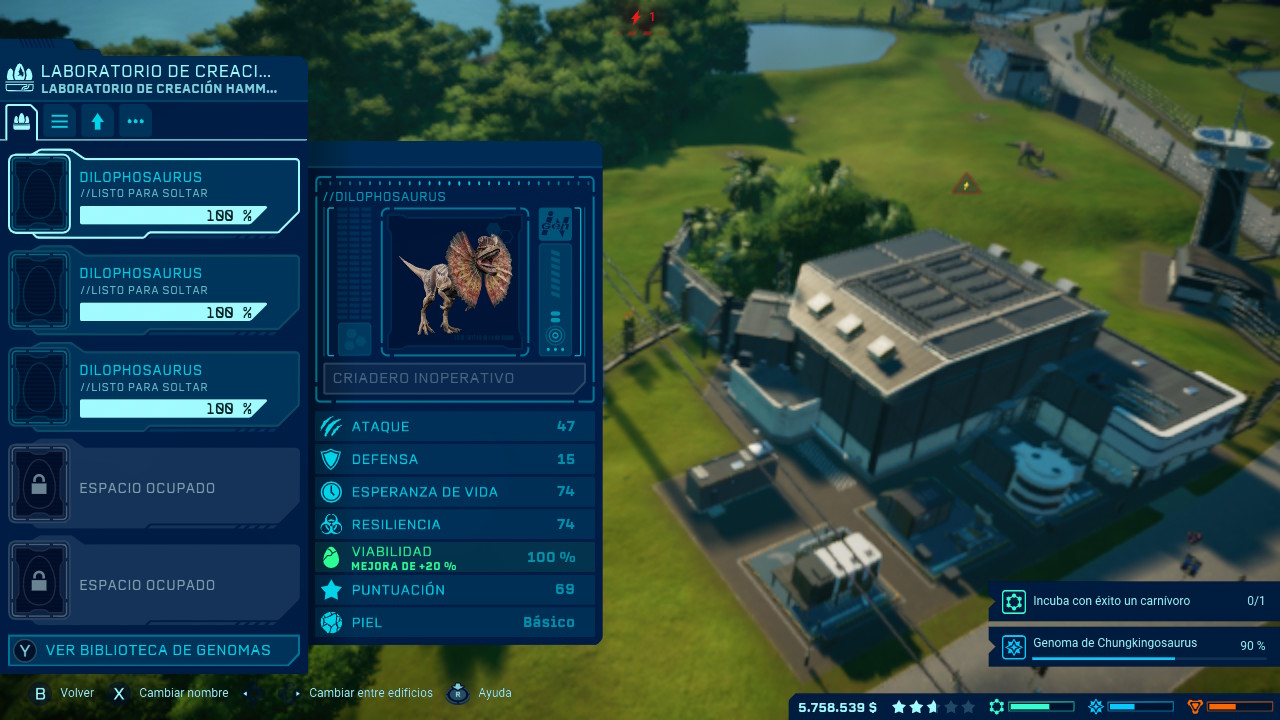Click the orange shield icon in status bar
1280x720 pixels.
1195,707
